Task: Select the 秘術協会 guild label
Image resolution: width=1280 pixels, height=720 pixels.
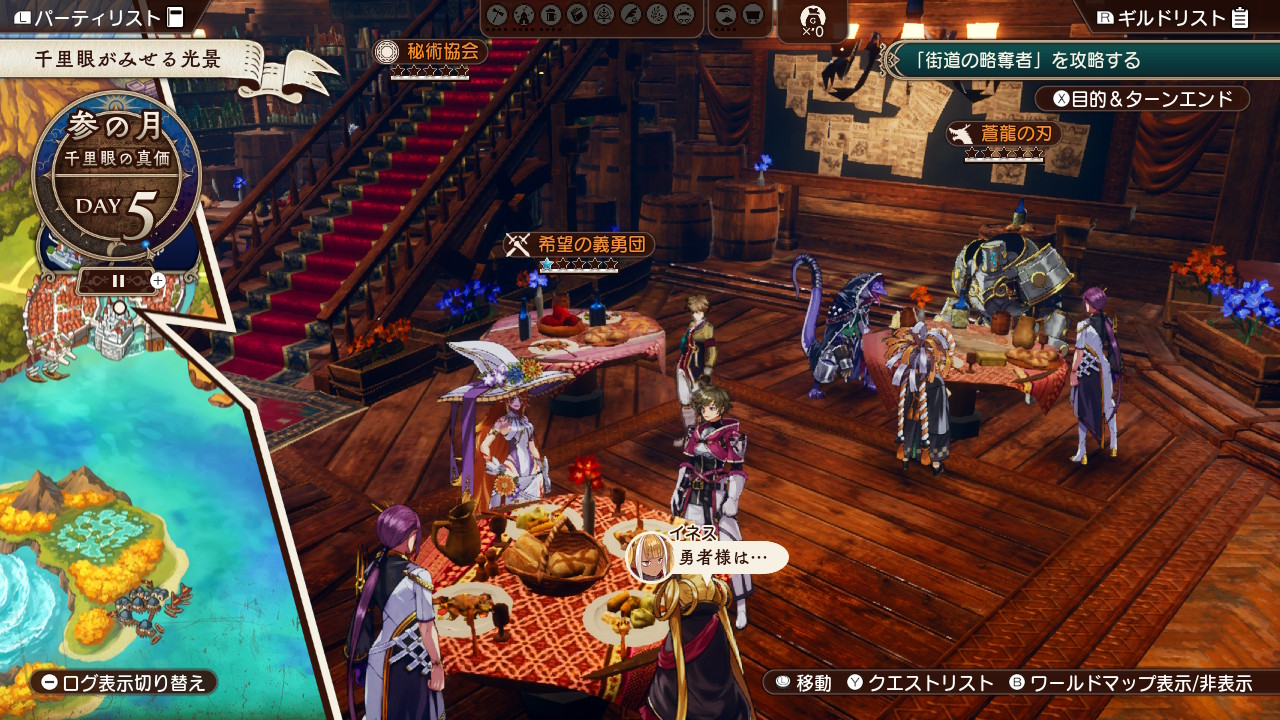Action: point(430,52)
